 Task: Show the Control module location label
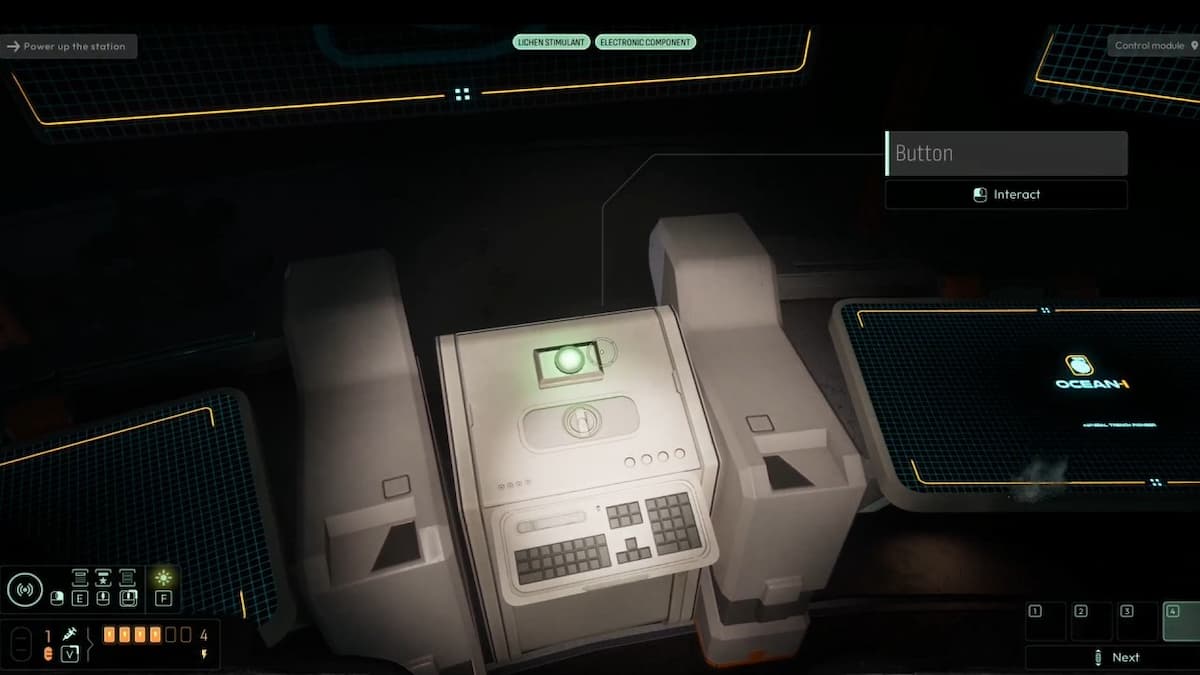pyautogui.click(x=1150, y=45)
